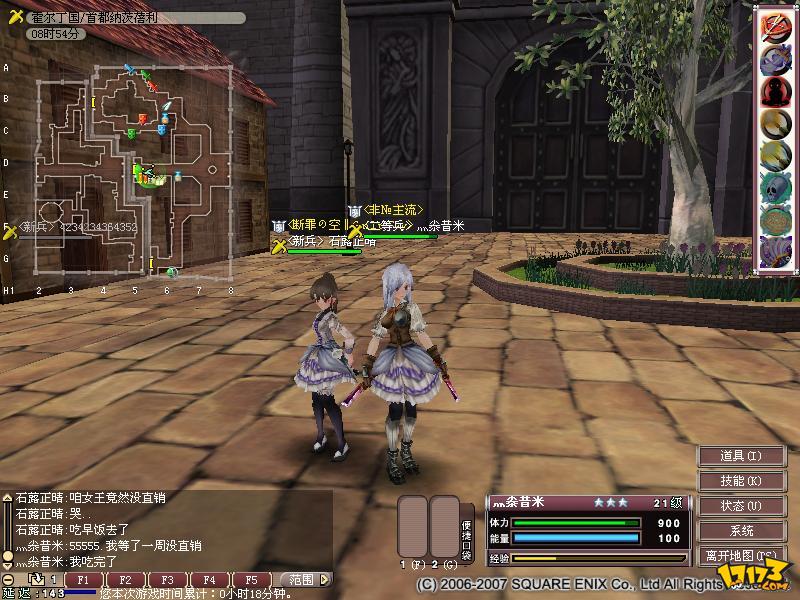800x600 pixels.
Task: Open the 系统 system menu
Action: pyautogui.click(x=741, y=531)
